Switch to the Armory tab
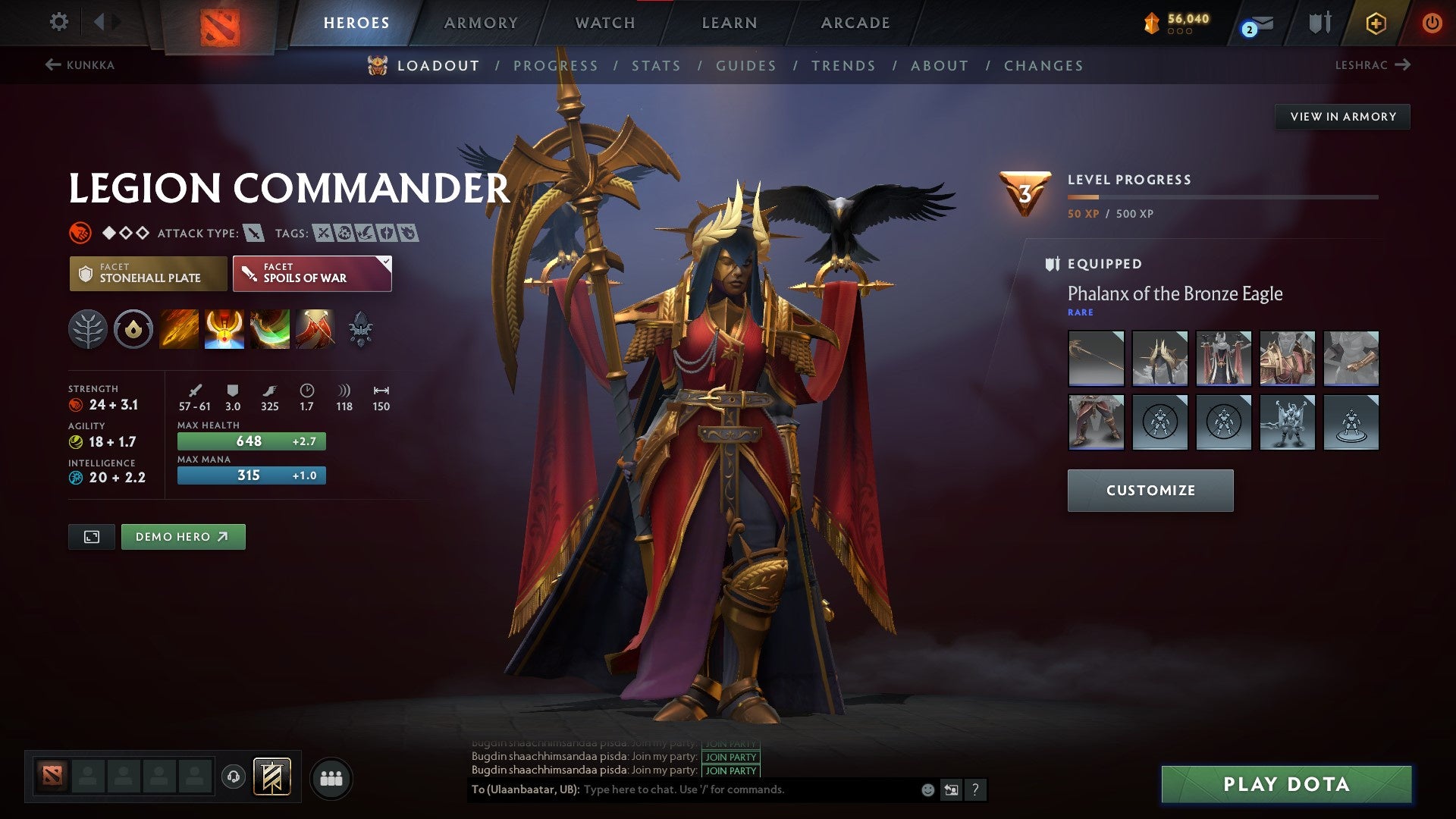1456x819 pixels. click(482, 23)
